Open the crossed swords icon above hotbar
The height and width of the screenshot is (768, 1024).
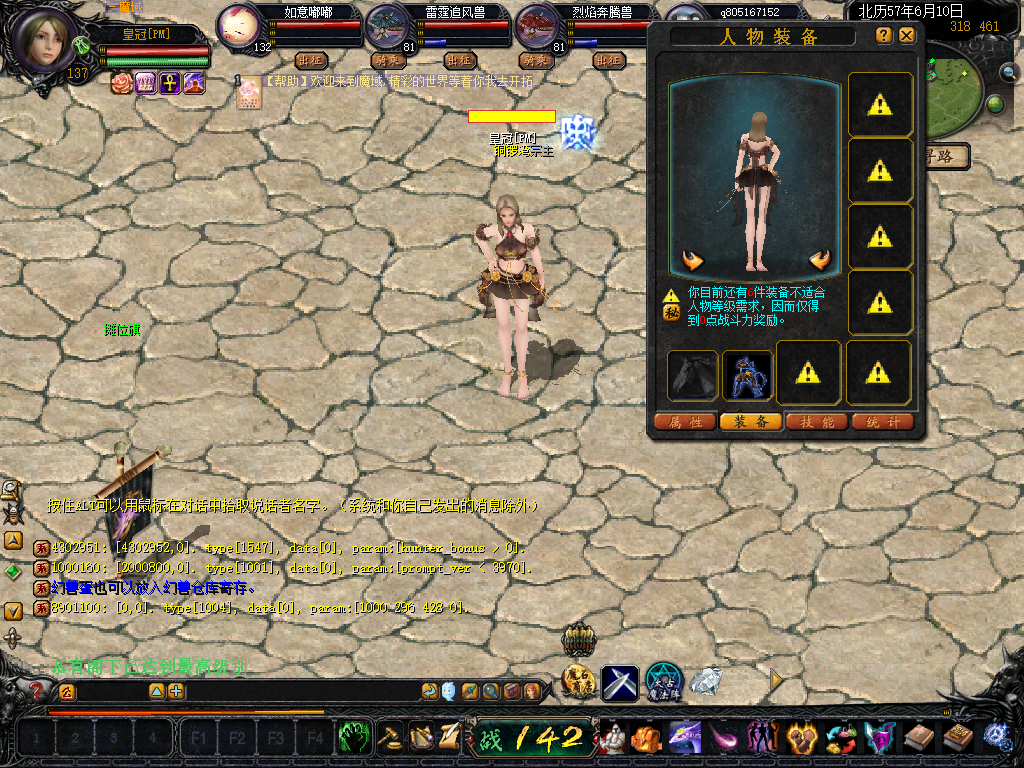click(620, 683)
